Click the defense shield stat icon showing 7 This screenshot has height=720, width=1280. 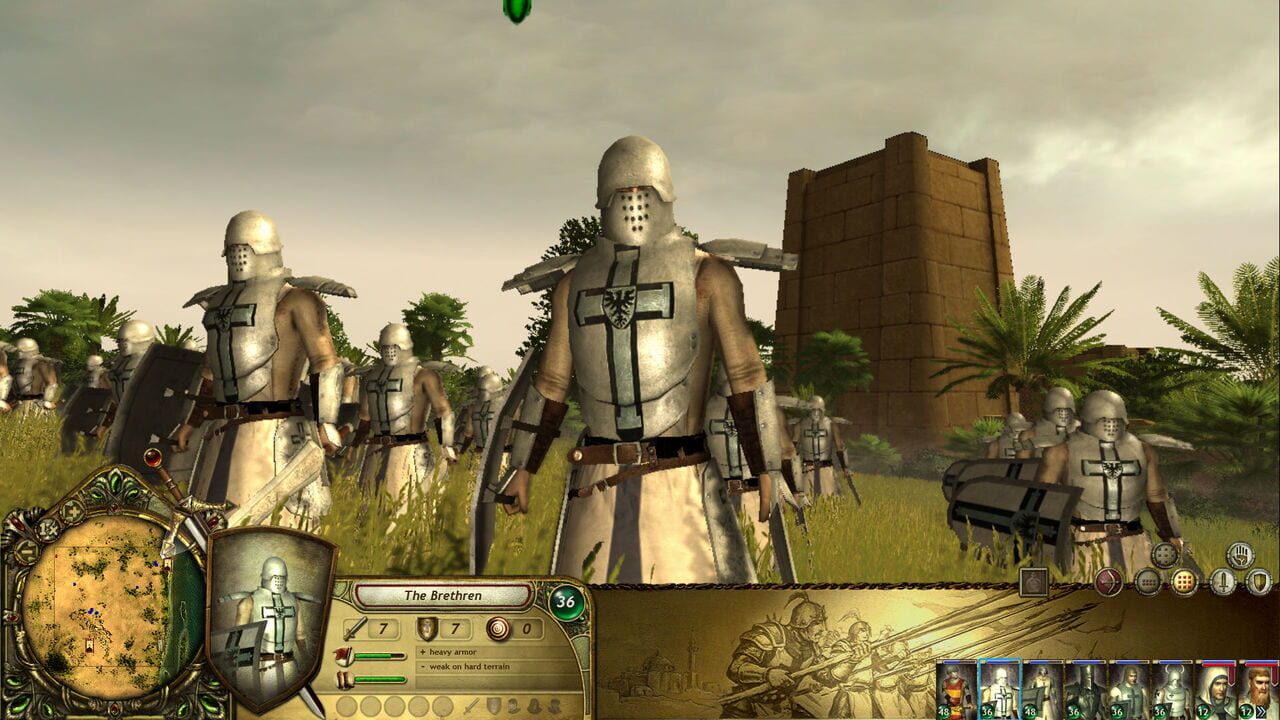(x=425, y=630)
